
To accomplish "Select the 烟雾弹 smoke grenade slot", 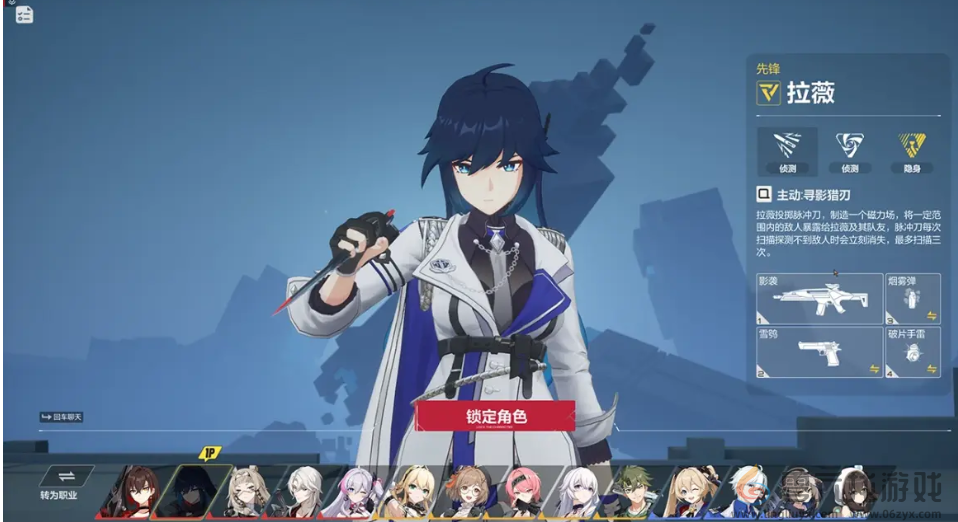I will 912,298.
